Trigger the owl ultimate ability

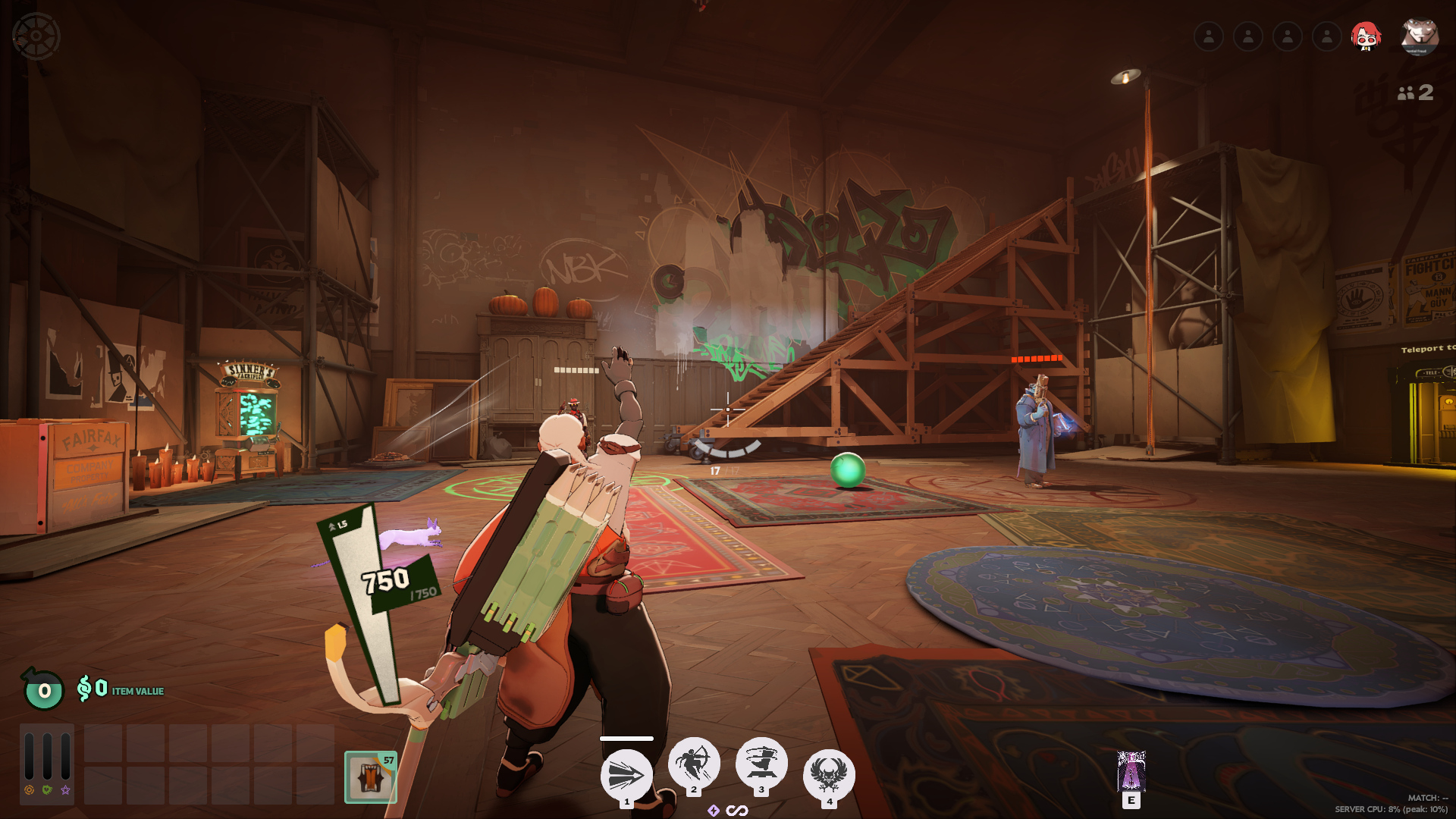(x=829, y=773)
